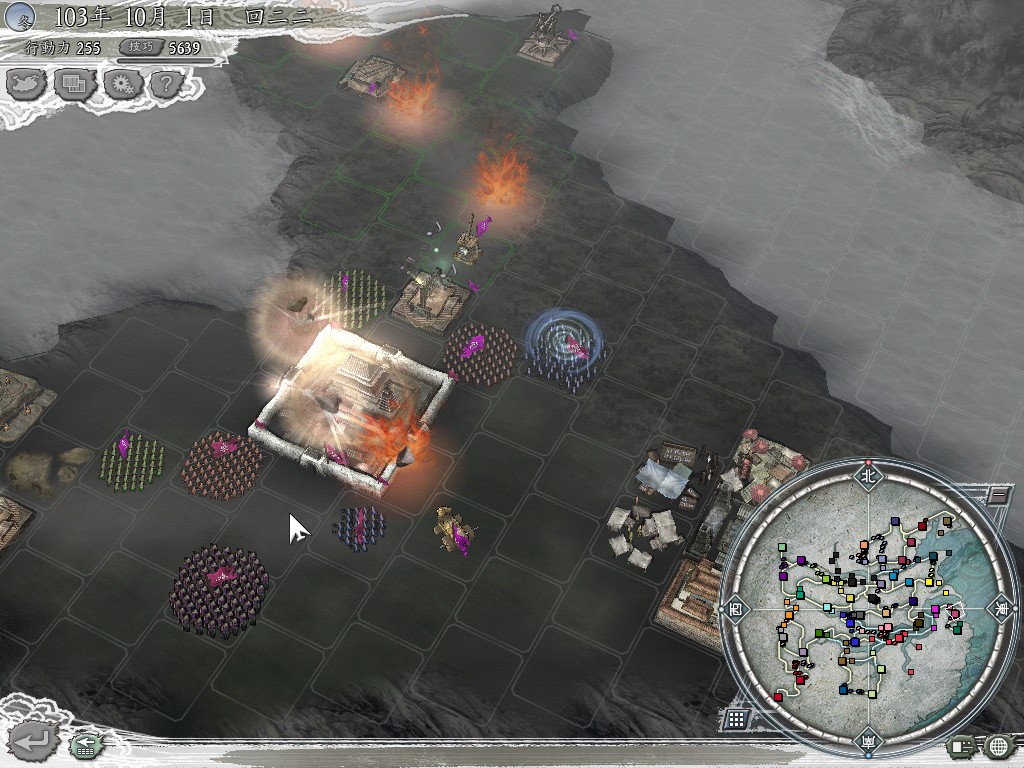This screenshot has height=768, width=1024.
Task: Select the east (東) compass marker
Action: click(x=1001, y=608)
